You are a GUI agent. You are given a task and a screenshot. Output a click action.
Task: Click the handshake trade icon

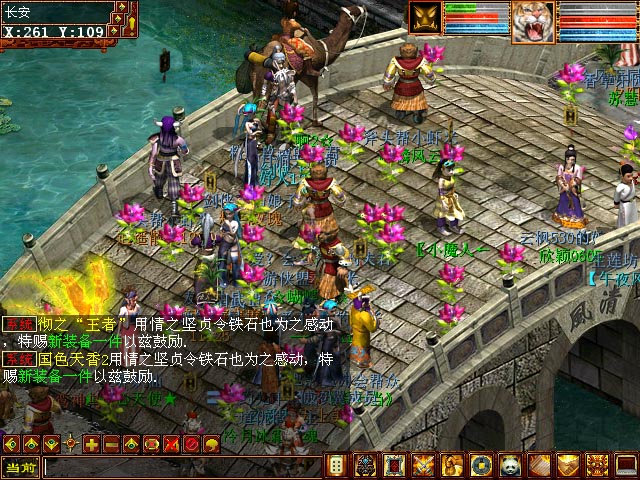[569, 465]
